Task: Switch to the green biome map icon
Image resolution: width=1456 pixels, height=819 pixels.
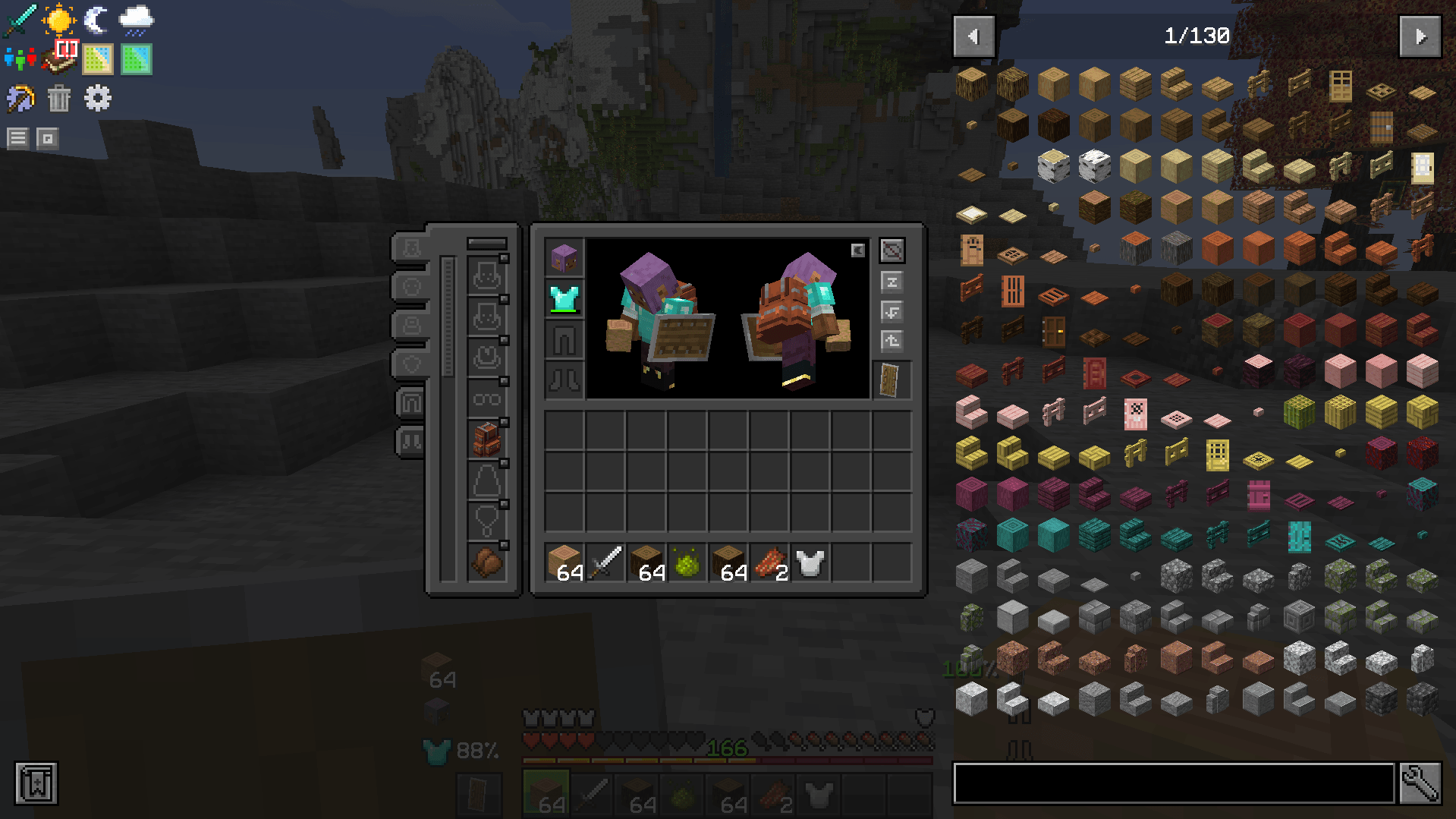Action: click(x=135, y=58)
